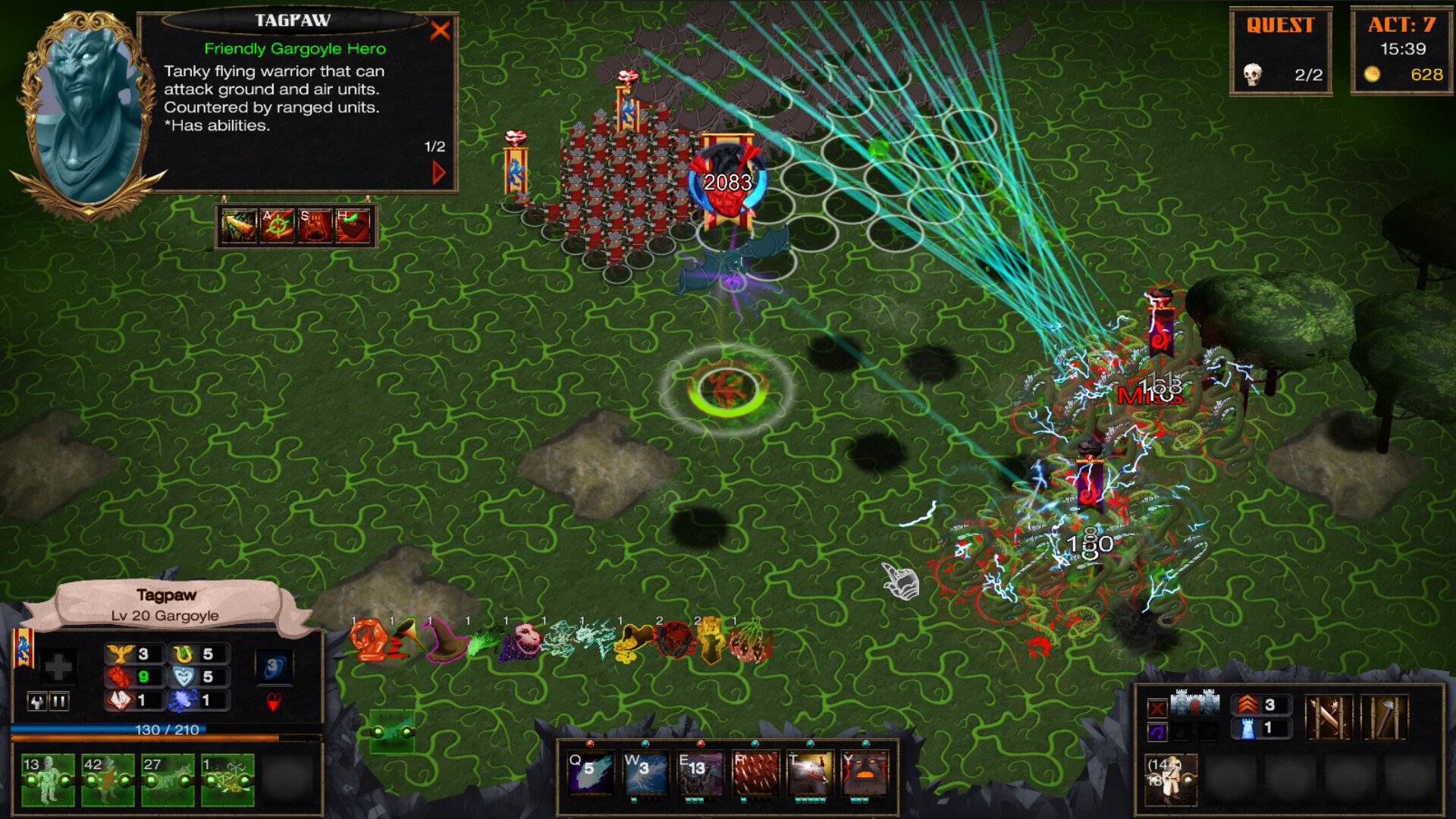The image size is (1456, 819).
Task: Cancel the building with the red X
Action: [x=1157, y=708]
